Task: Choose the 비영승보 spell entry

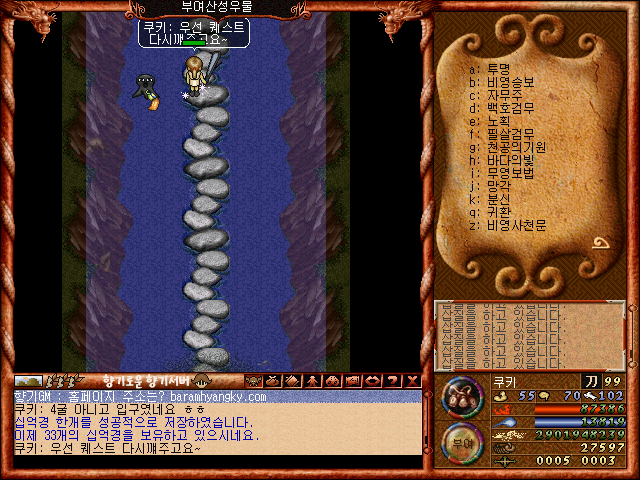Action: point(509,82)
